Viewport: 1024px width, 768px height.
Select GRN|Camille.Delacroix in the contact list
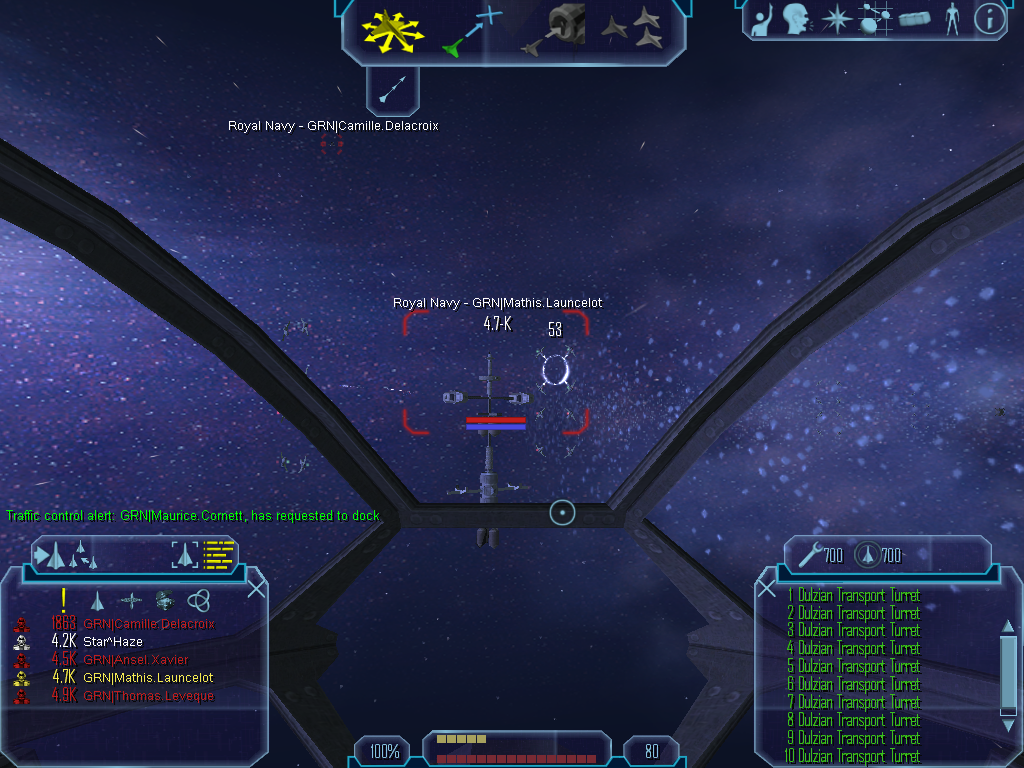(x=148, y=624)
